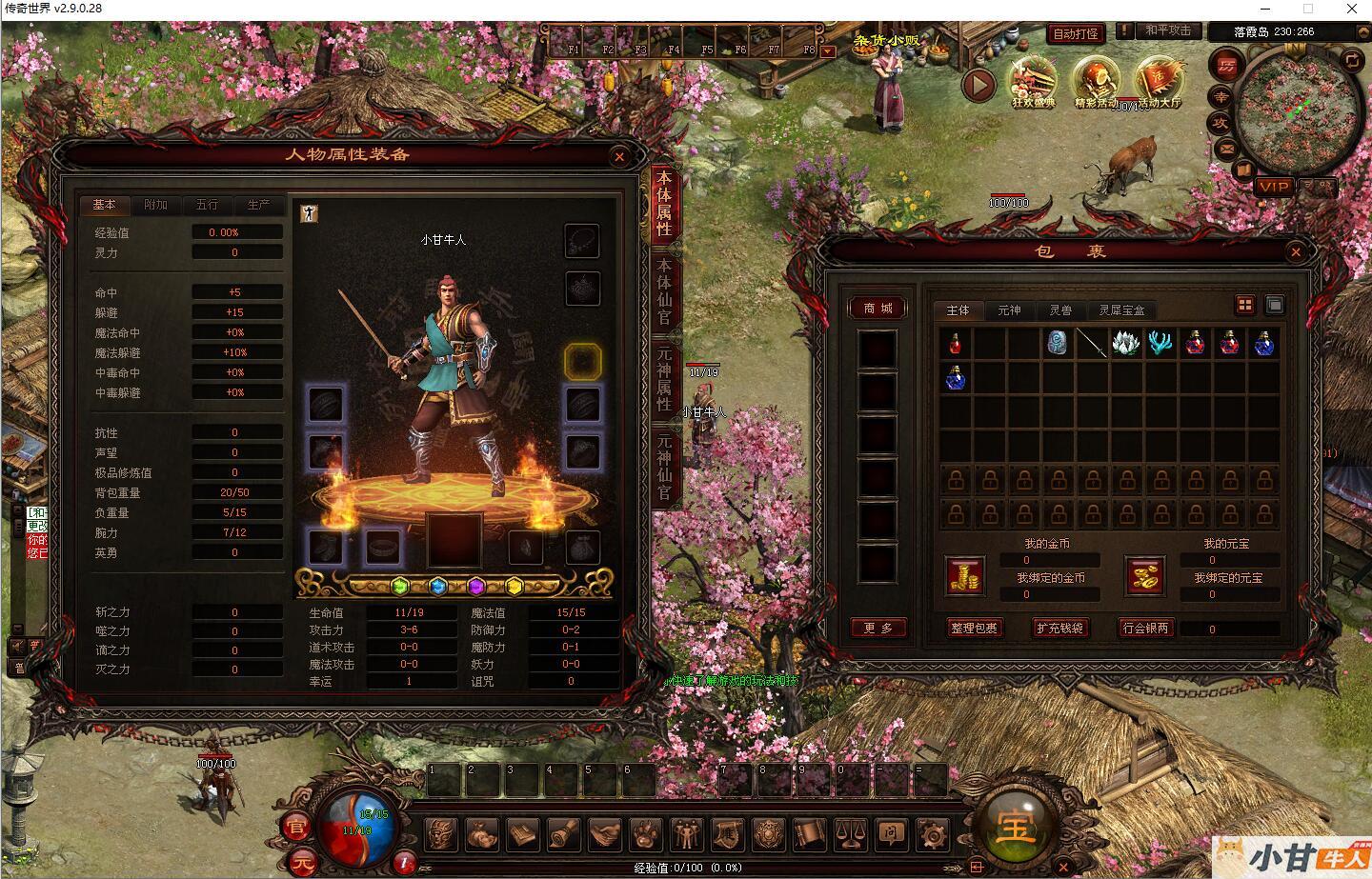This screenshot has width=1372, height=879.
Task: Select the 生产 tab in character panel
Action: point(258,205)
